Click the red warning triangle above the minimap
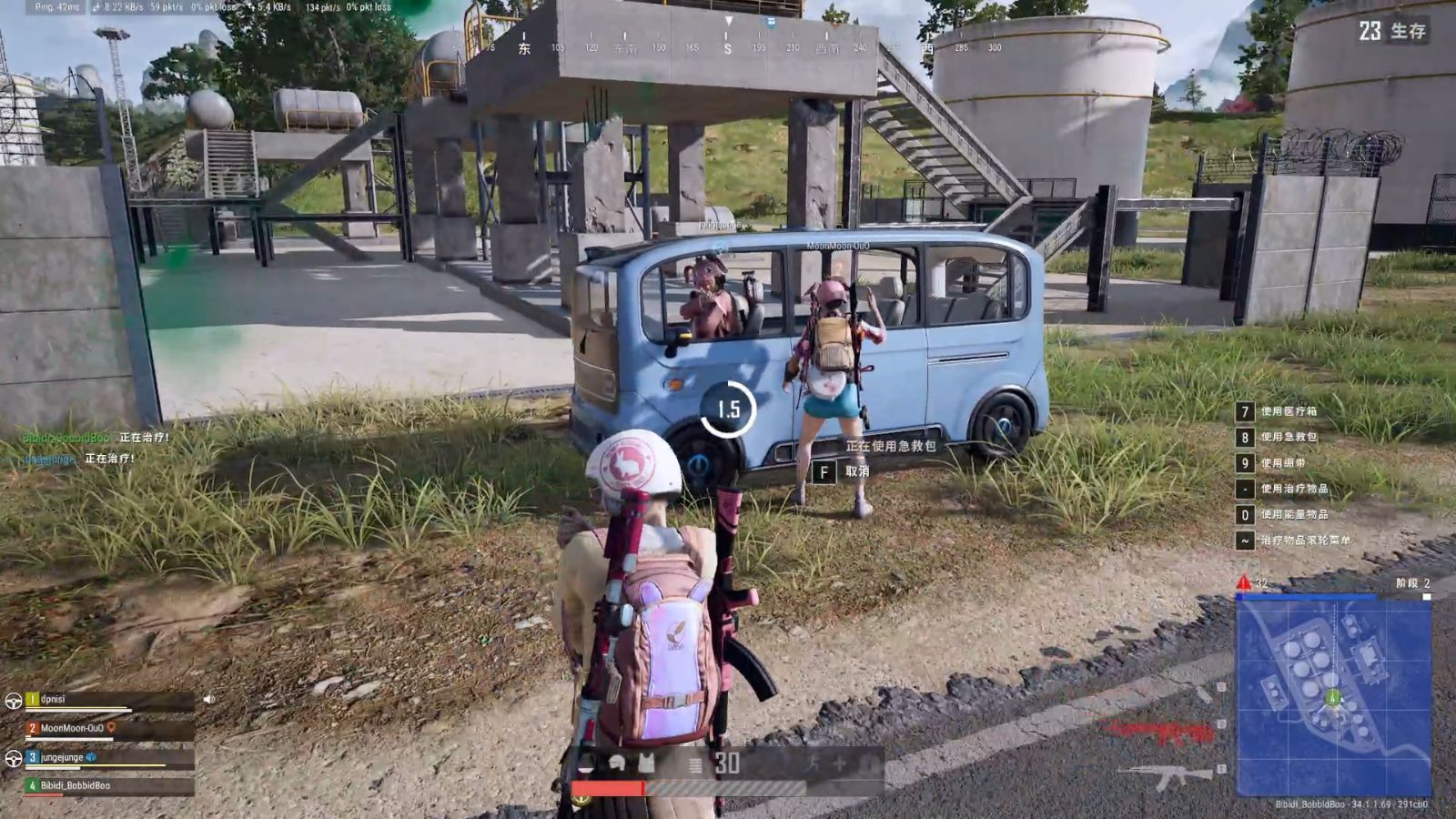The image size is (1456, 819). [1243, 582]
